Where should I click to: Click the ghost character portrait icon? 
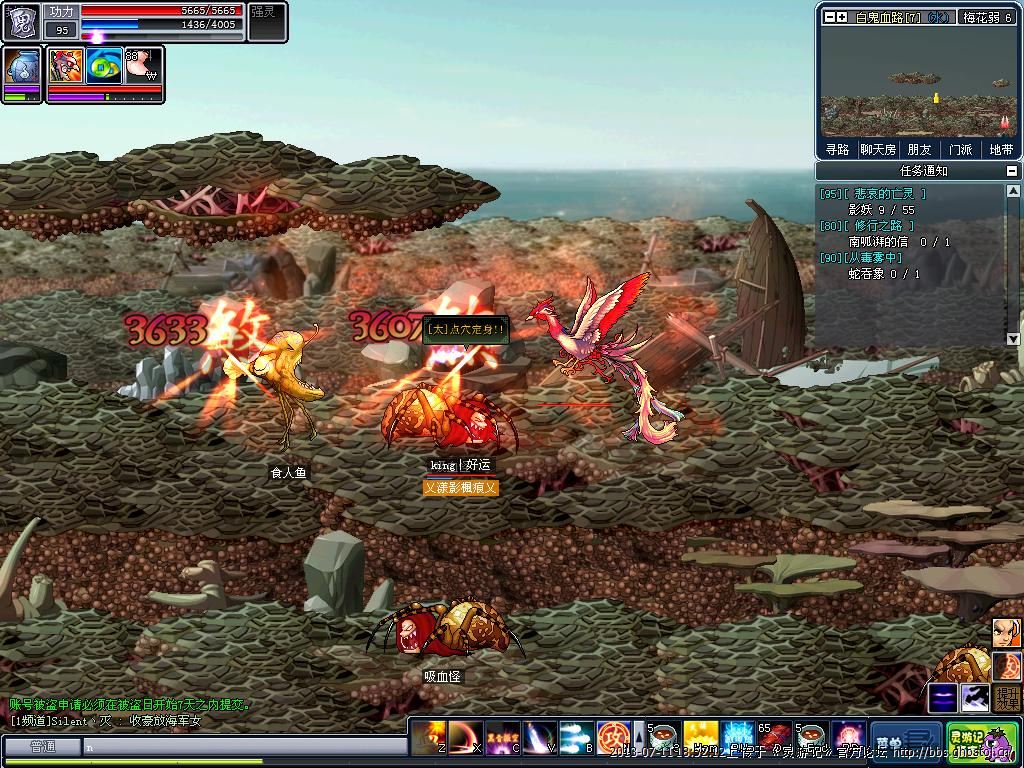point(21,21)
